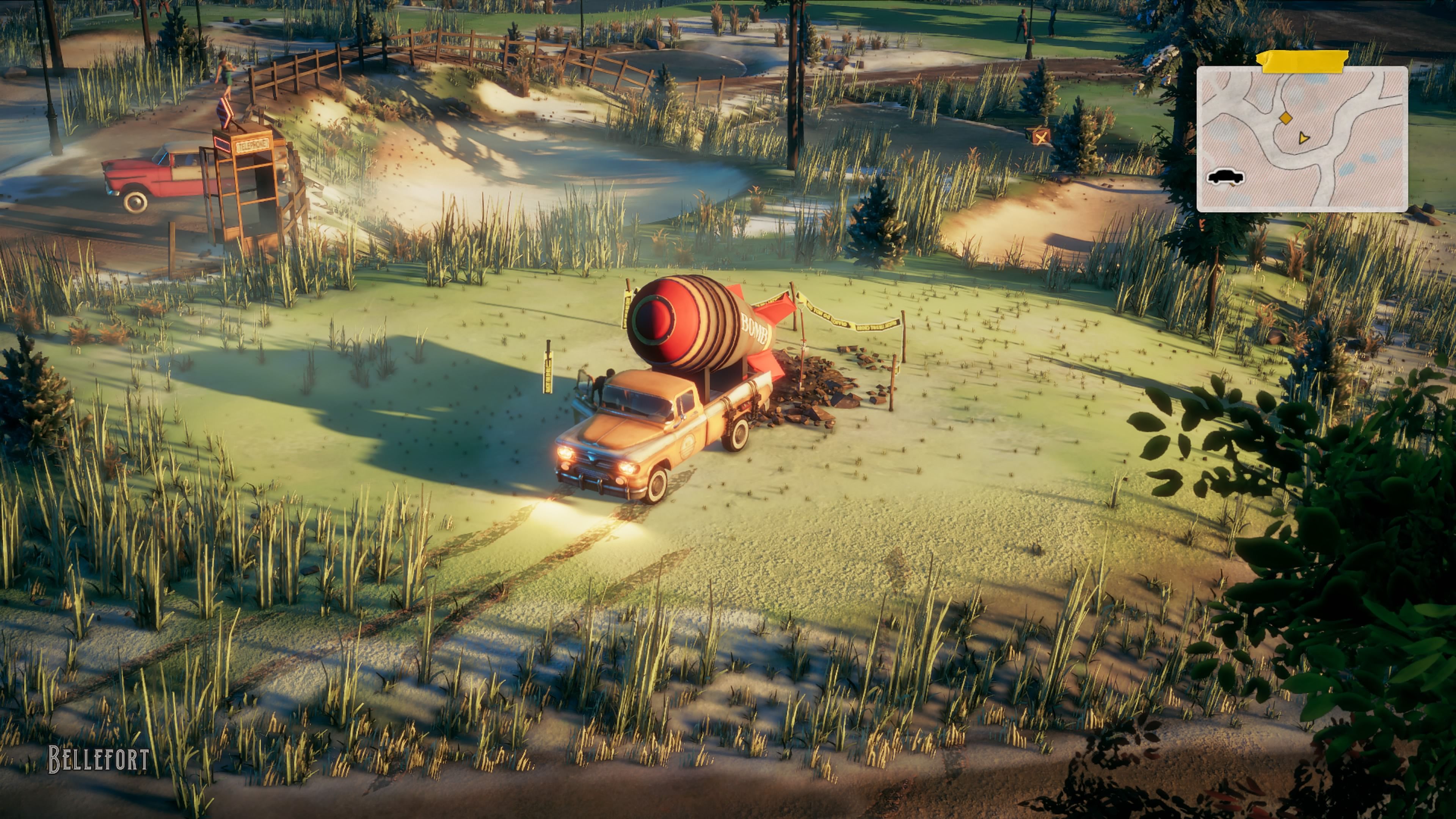Open the paper minimap

point(1301,139)
